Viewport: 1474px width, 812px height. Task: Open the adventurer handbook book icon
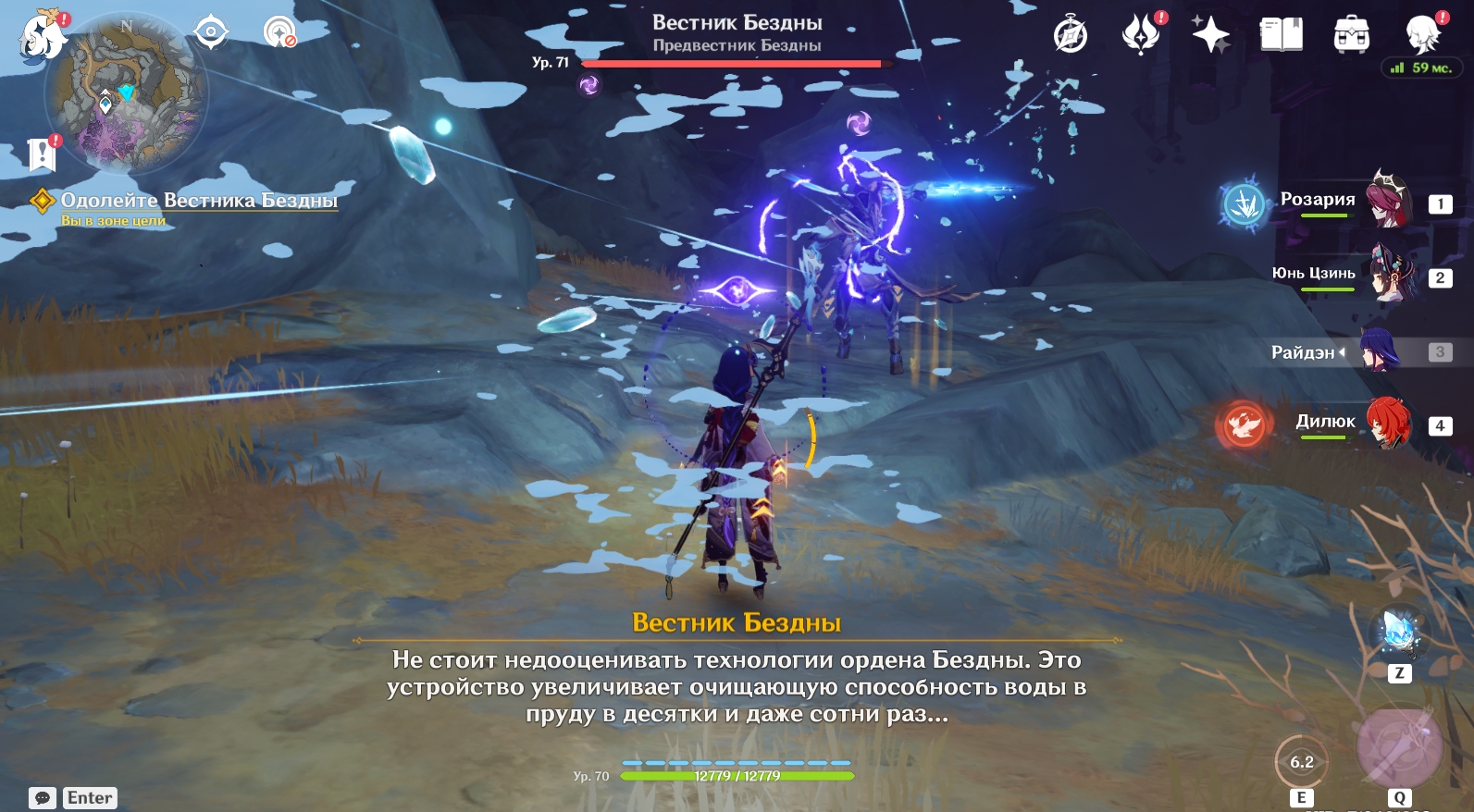(1281, 35)
